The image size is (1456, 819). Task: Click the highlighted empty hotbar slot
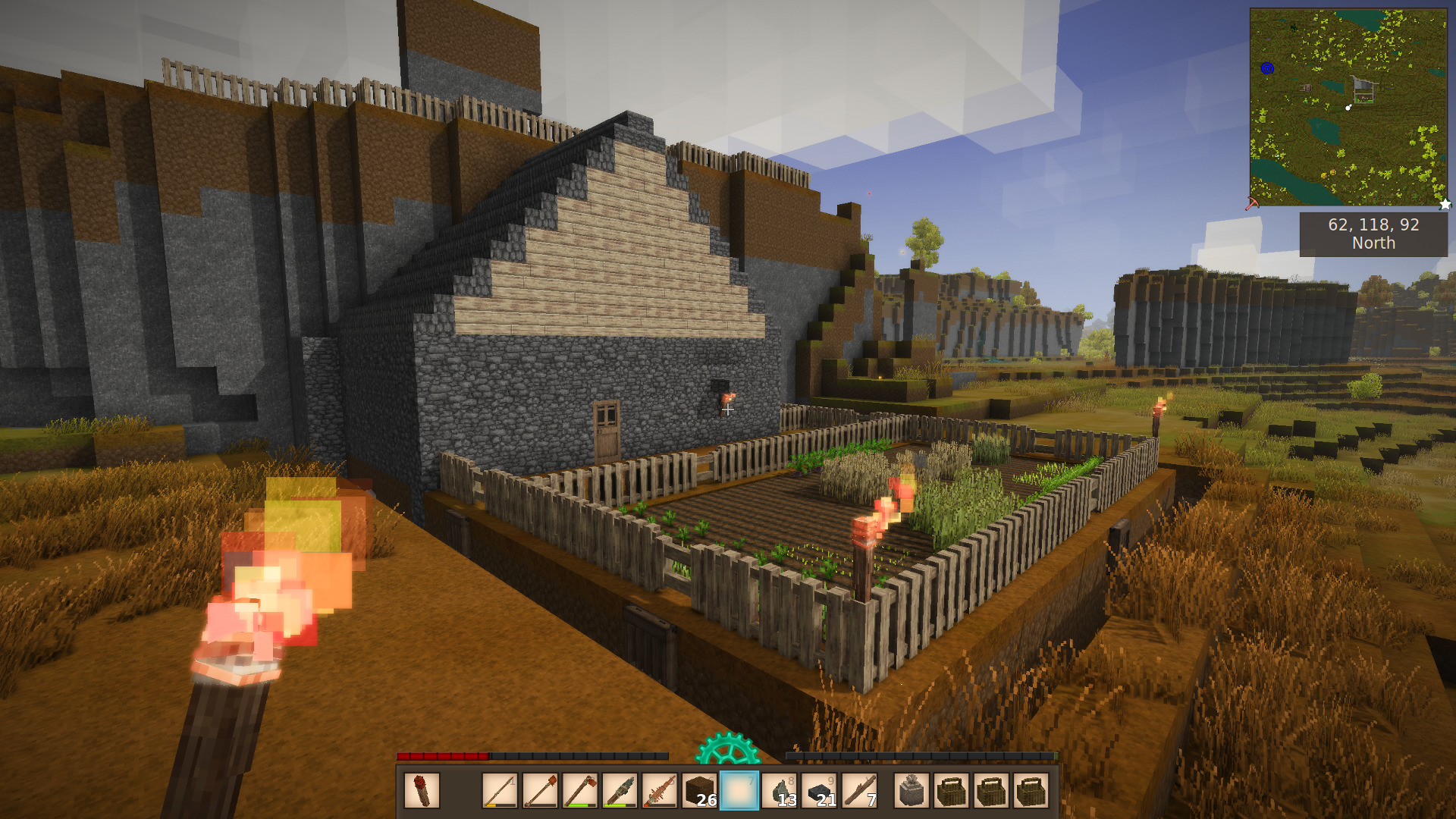point(739,791)
